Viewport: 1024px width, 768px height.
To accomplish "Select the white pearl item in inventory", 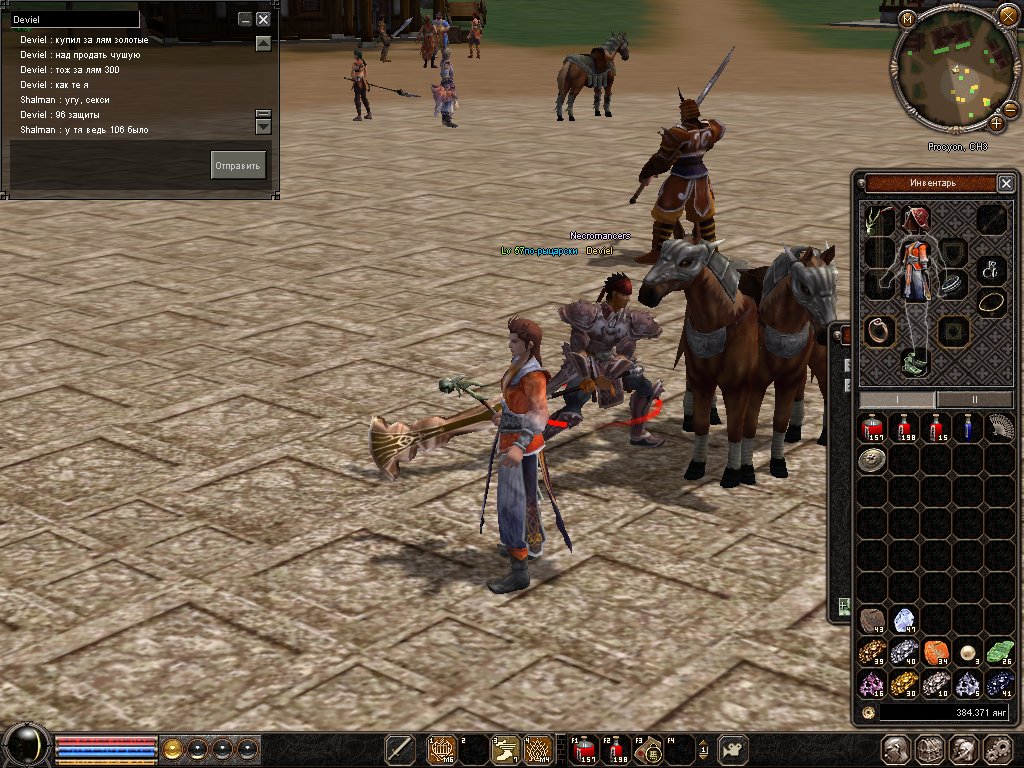I will (x=967, y=652).
